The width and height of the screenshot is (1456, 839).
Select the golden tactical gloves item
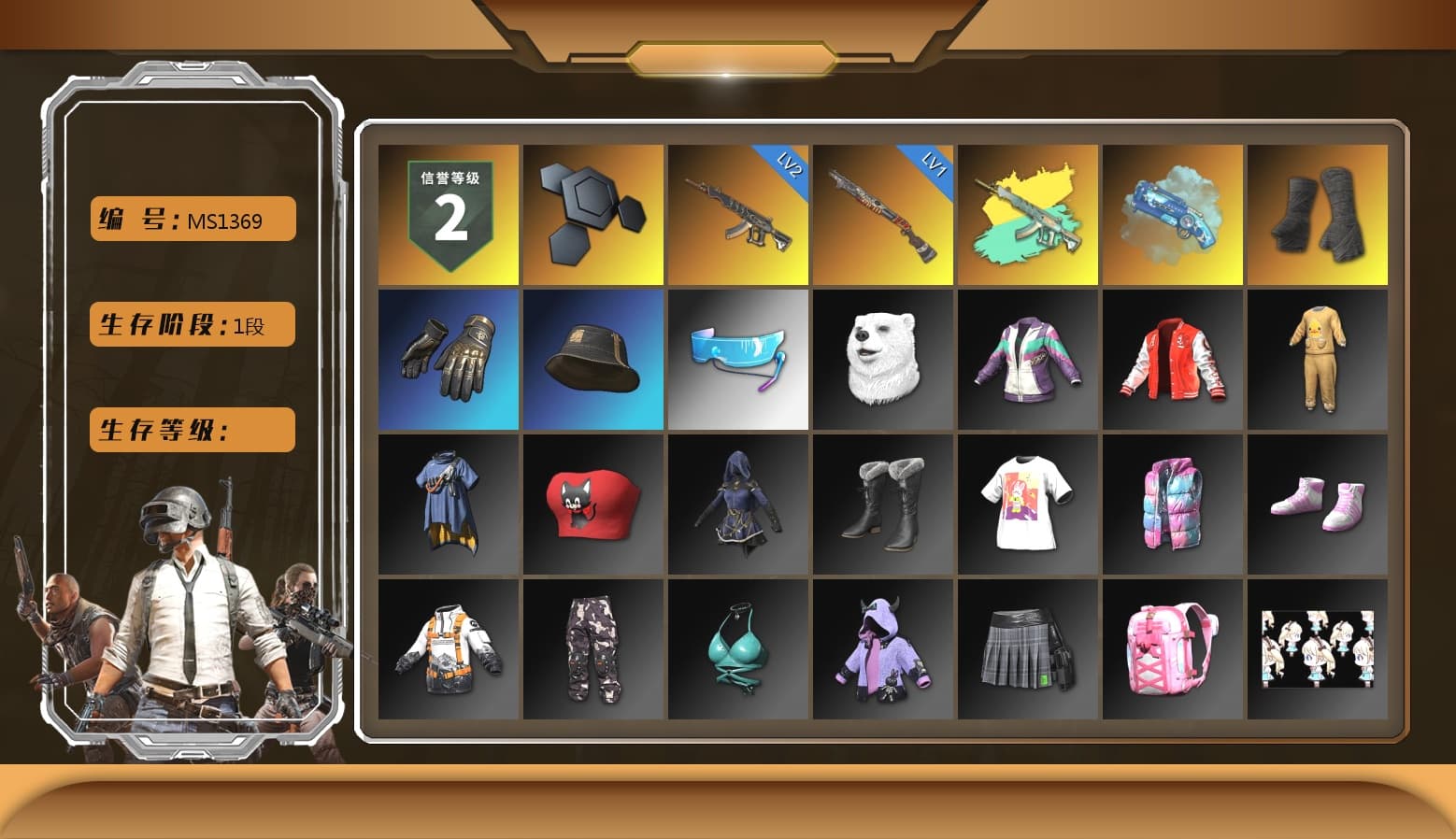pos(447,360)
